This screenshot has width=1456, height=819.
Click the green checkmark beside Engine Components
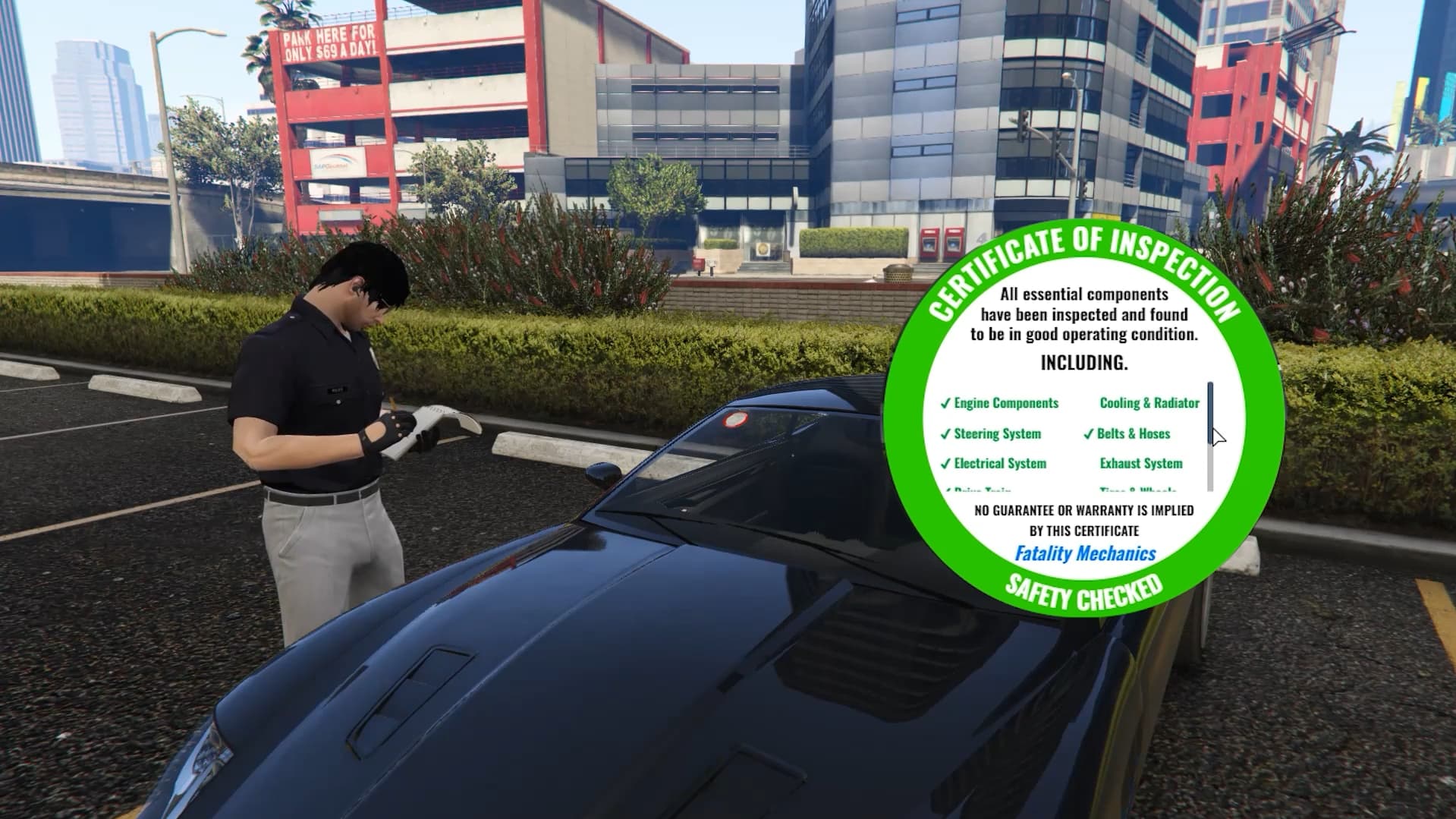[946, 404]
